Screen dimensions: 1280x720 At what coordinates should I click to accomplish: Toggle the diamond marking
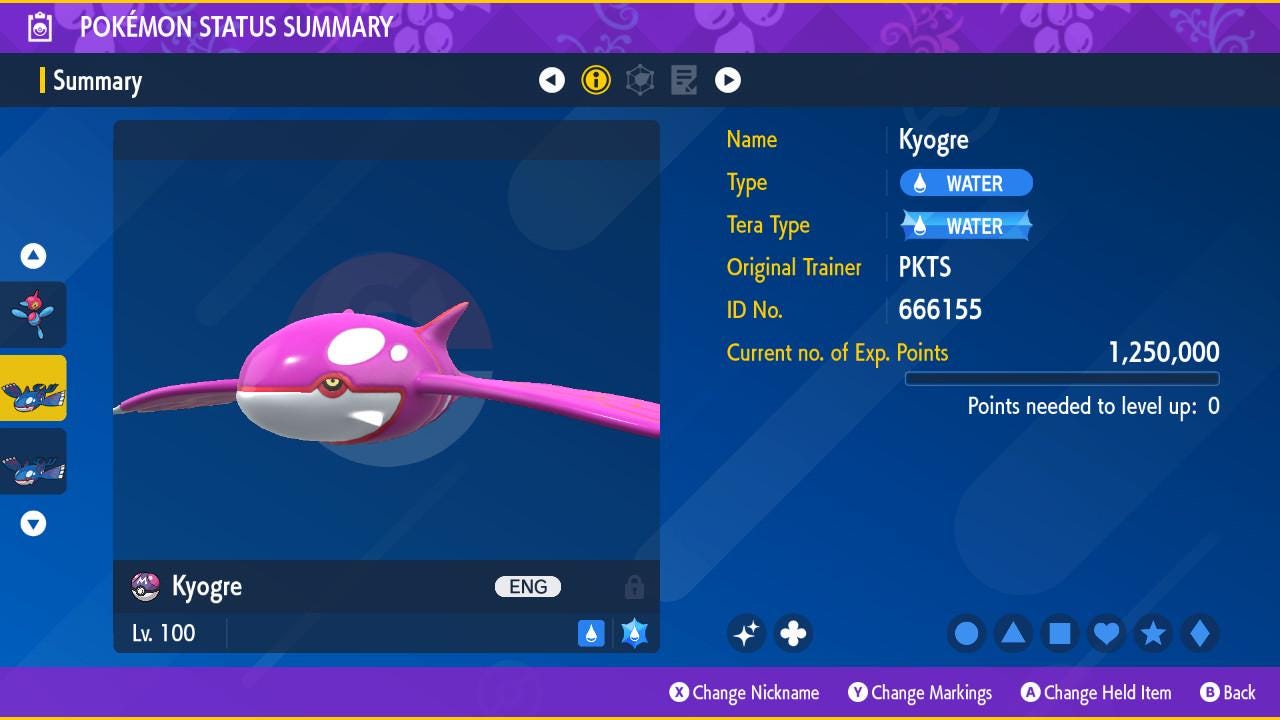coord(1199,633)
